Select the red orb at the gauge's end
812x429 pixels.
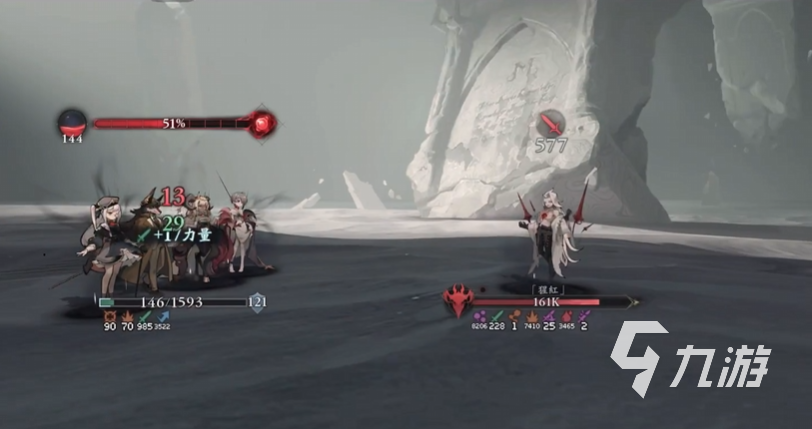pos(263,123)
